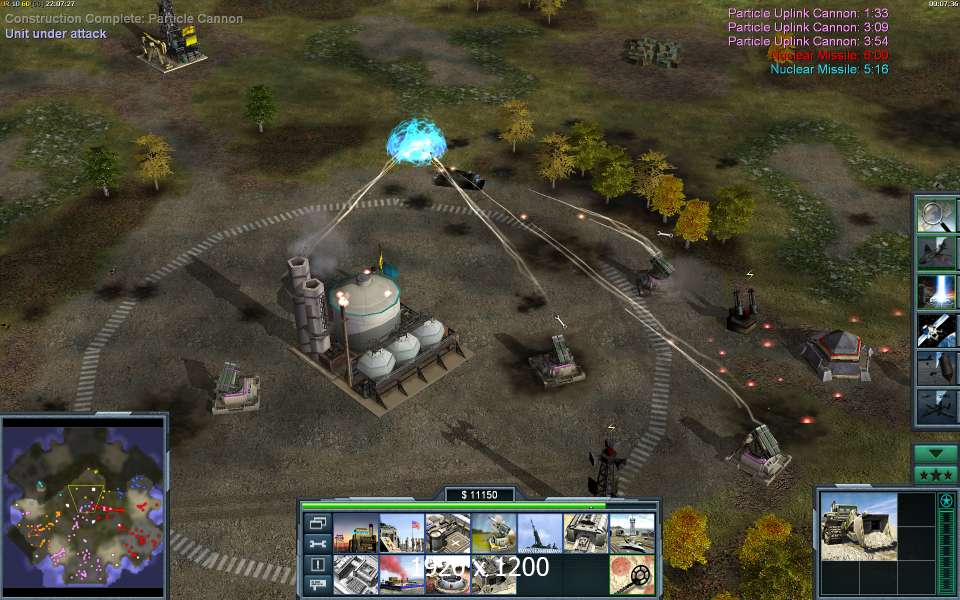Select the Supply Center build icon
Image resolution: width=960 pixels, height=600 pixels.
pos(447,533)
